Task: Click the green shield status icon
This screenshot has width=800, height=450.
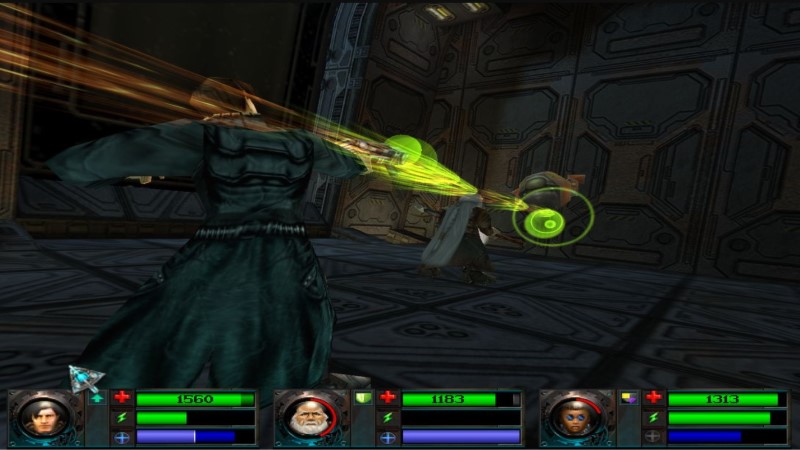Action: click(x=363, y=399)
